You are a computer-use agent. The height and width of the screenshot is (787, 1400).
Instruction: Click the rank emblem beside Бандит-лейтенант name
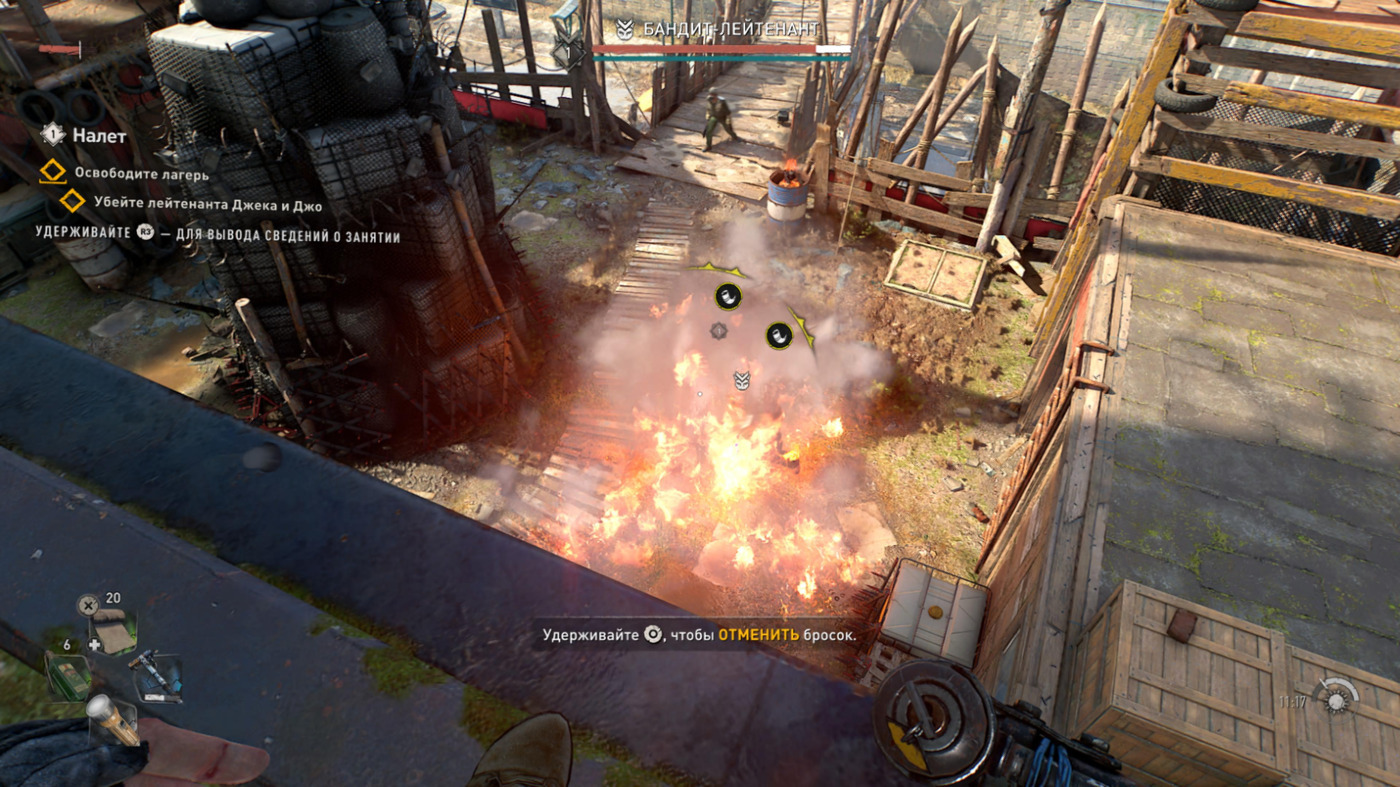tap(625, 30)
